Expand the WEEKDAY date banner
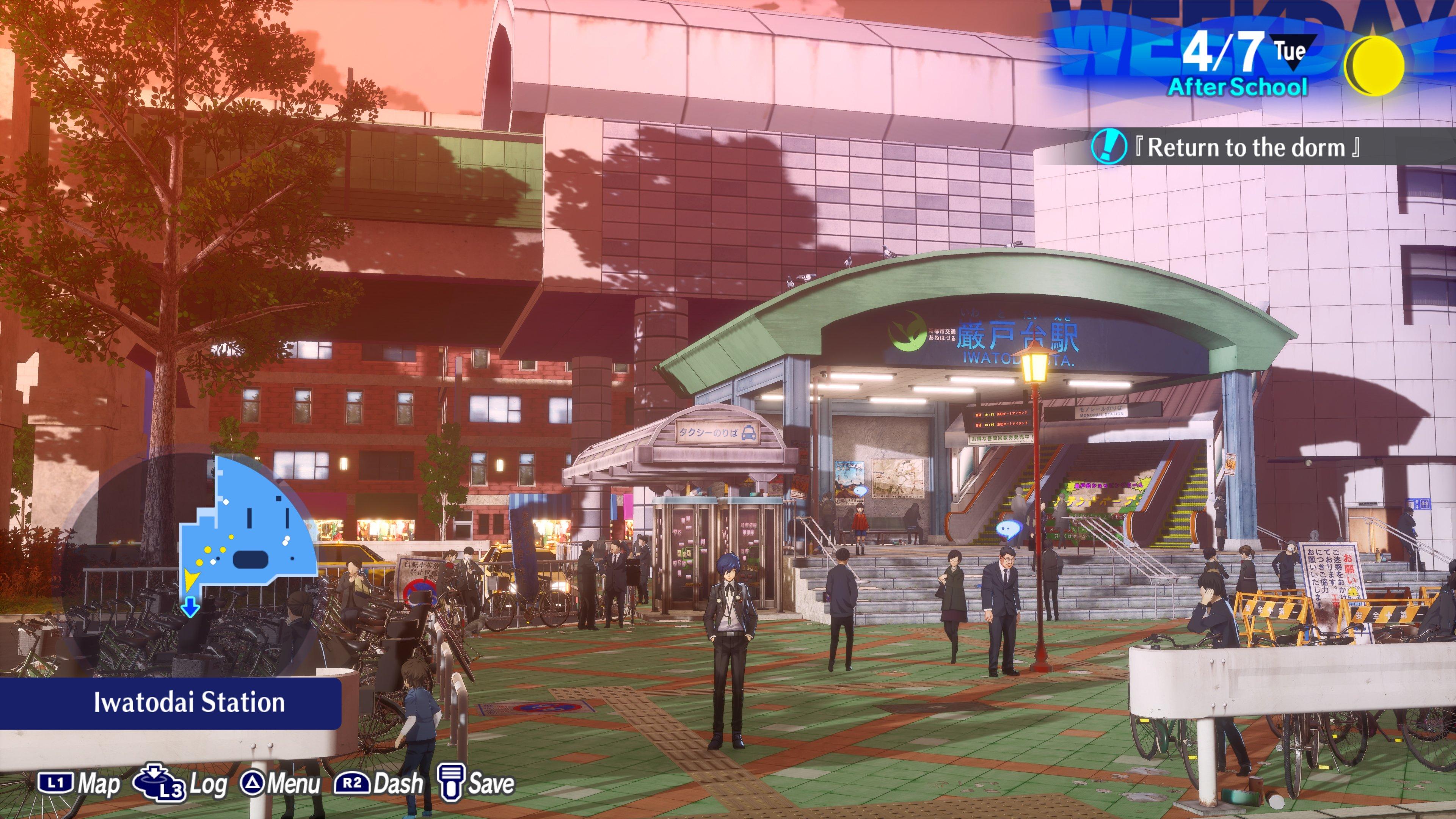1456x819 pixels. tap(1244, 34)
